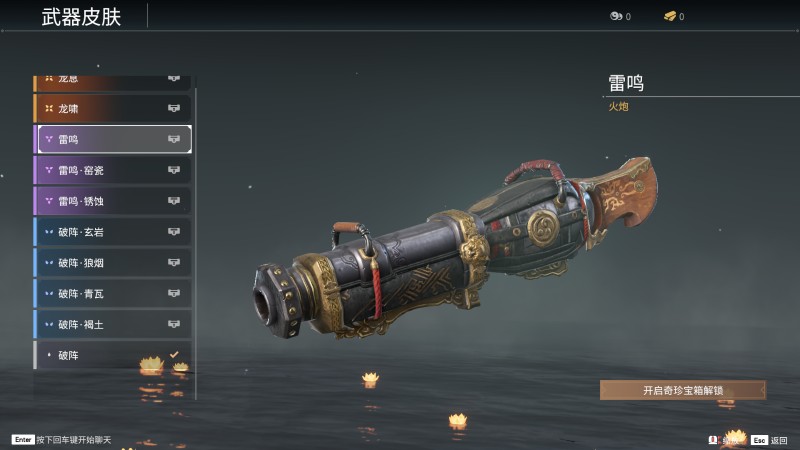Screen dimensions: 800x450
Task: Pick the 破阵·褐土 skin
Action: point(112,324)
